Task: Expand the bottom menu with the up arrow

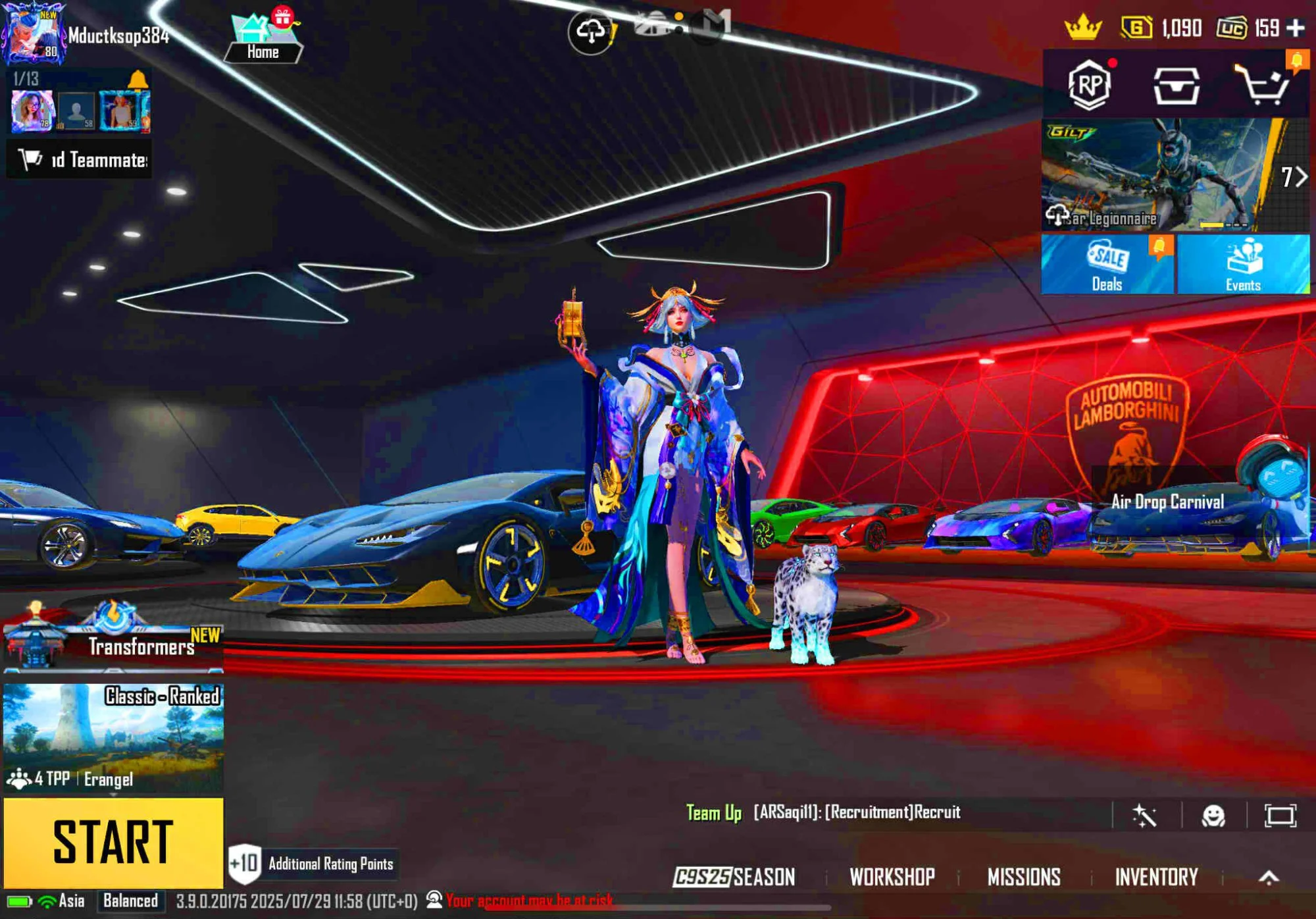Action: coord(1269,877)
